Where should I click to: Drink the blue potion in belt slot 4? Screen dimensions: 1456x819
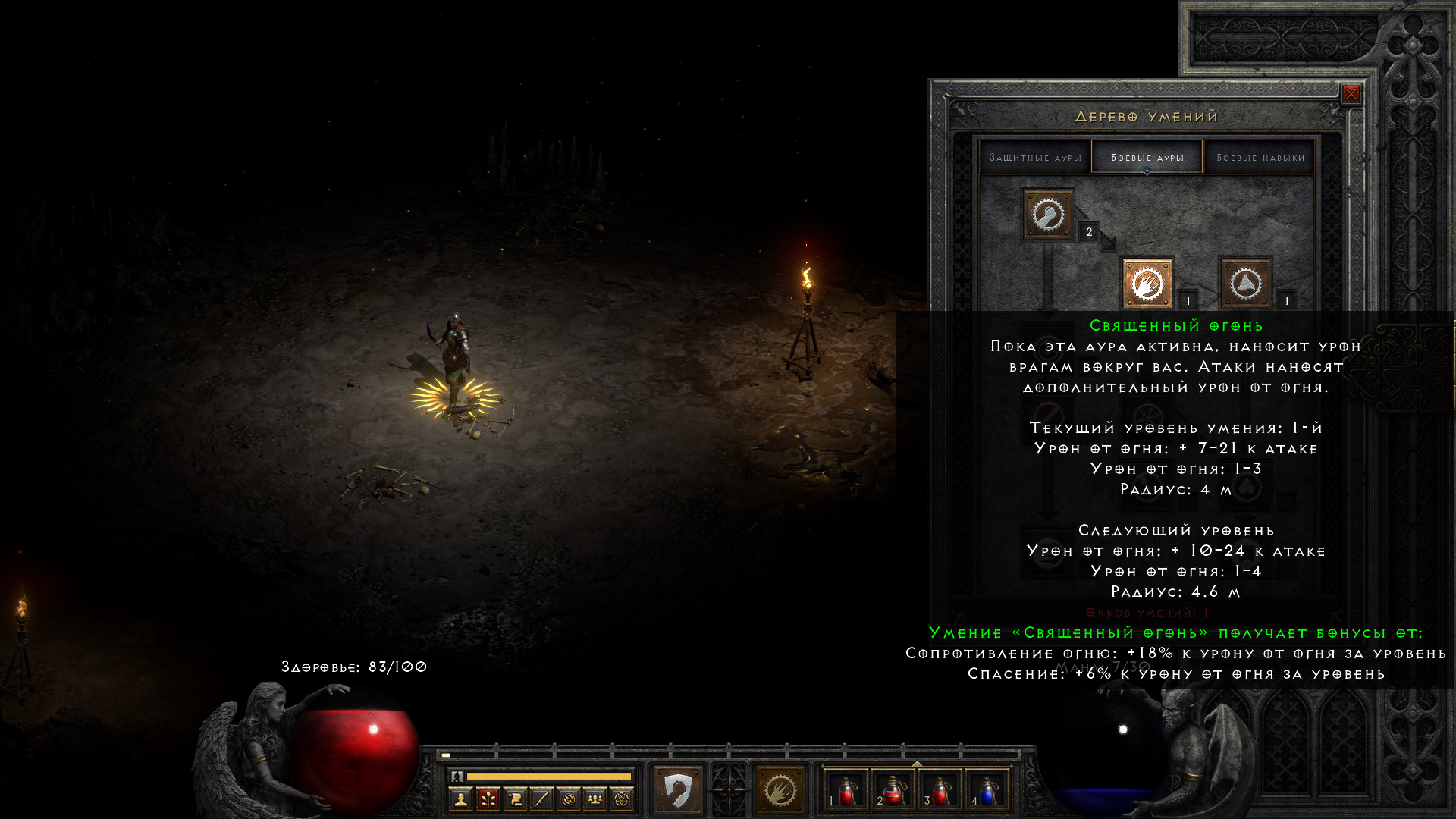click(989, 792)
